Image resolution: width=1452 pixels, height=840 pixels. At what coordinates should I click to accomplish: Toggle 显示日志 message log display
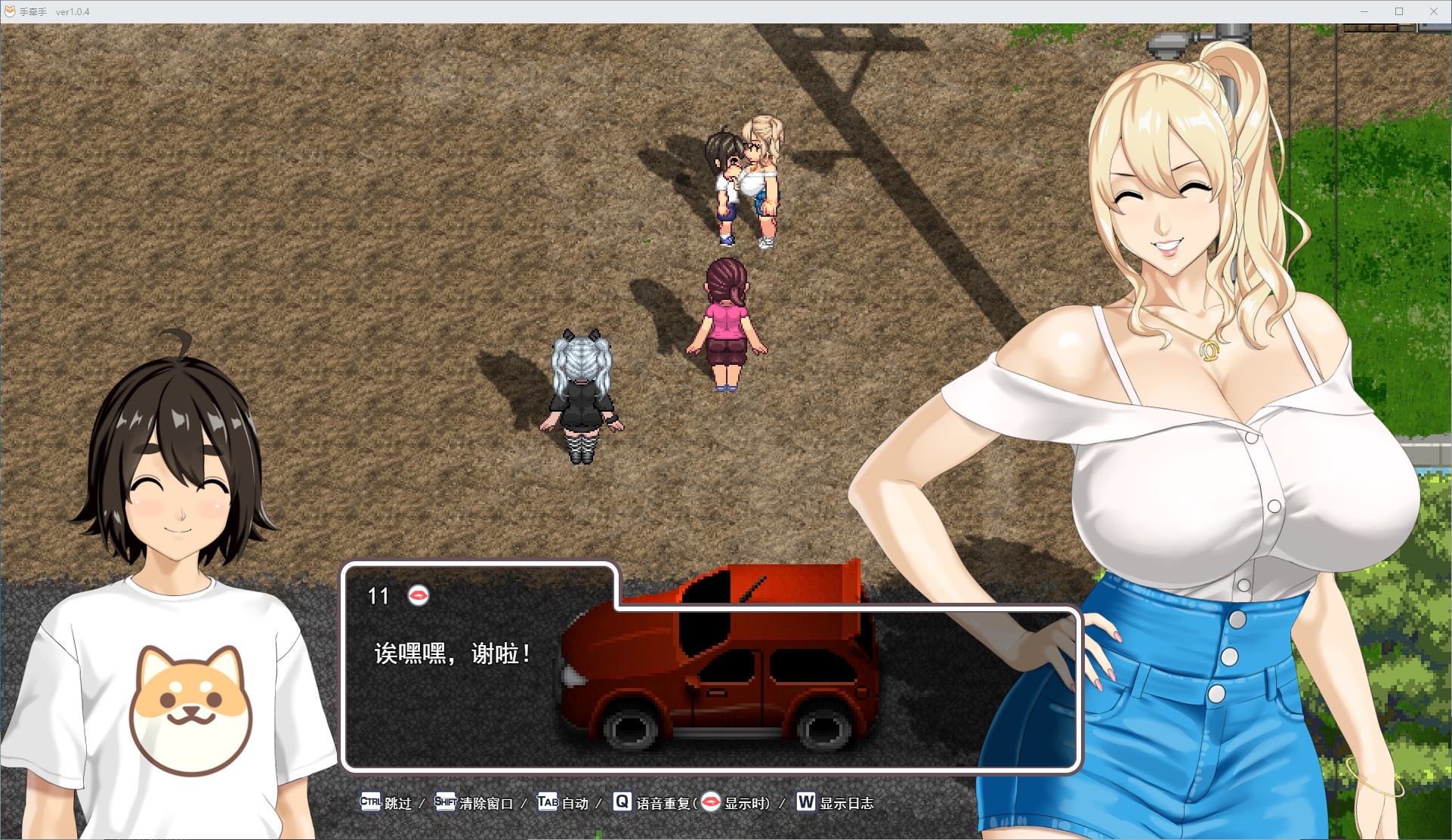click(845, 803)
